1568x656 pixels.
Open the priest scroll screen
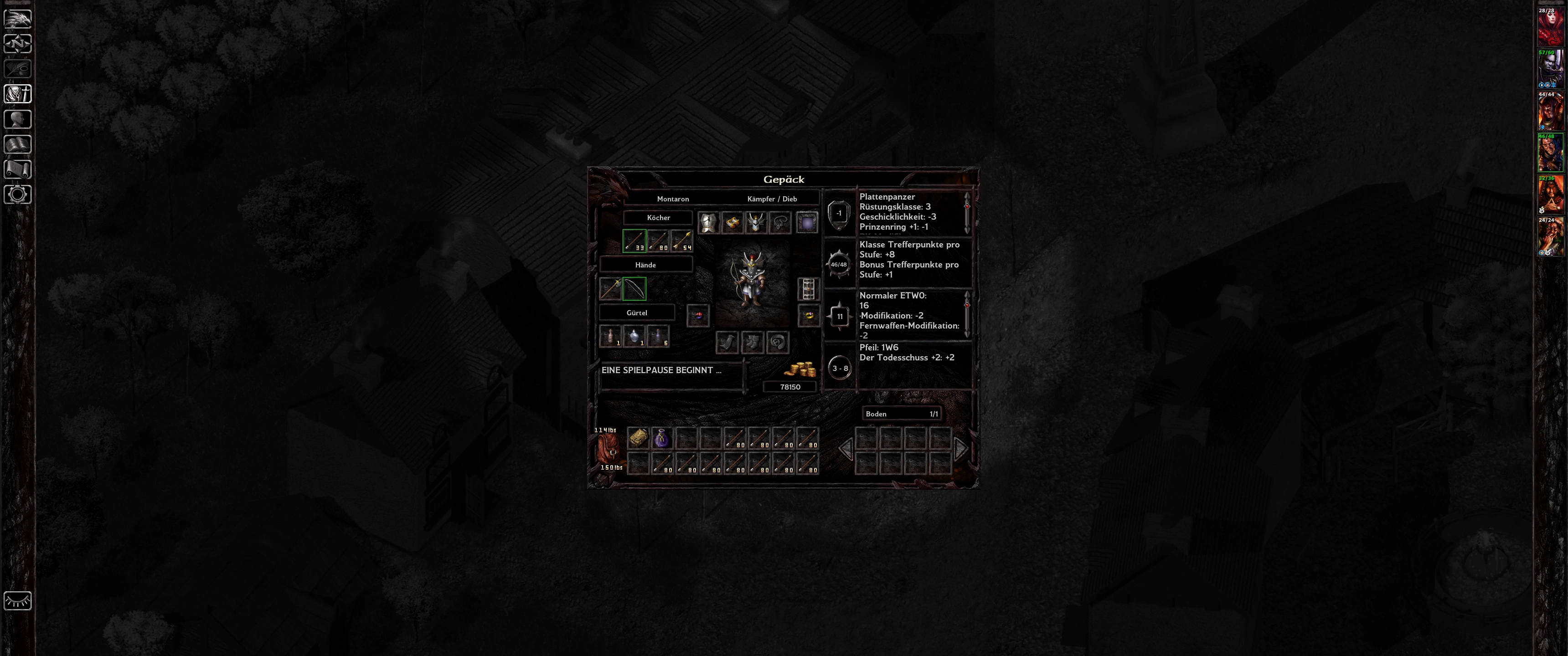point(18,169)
